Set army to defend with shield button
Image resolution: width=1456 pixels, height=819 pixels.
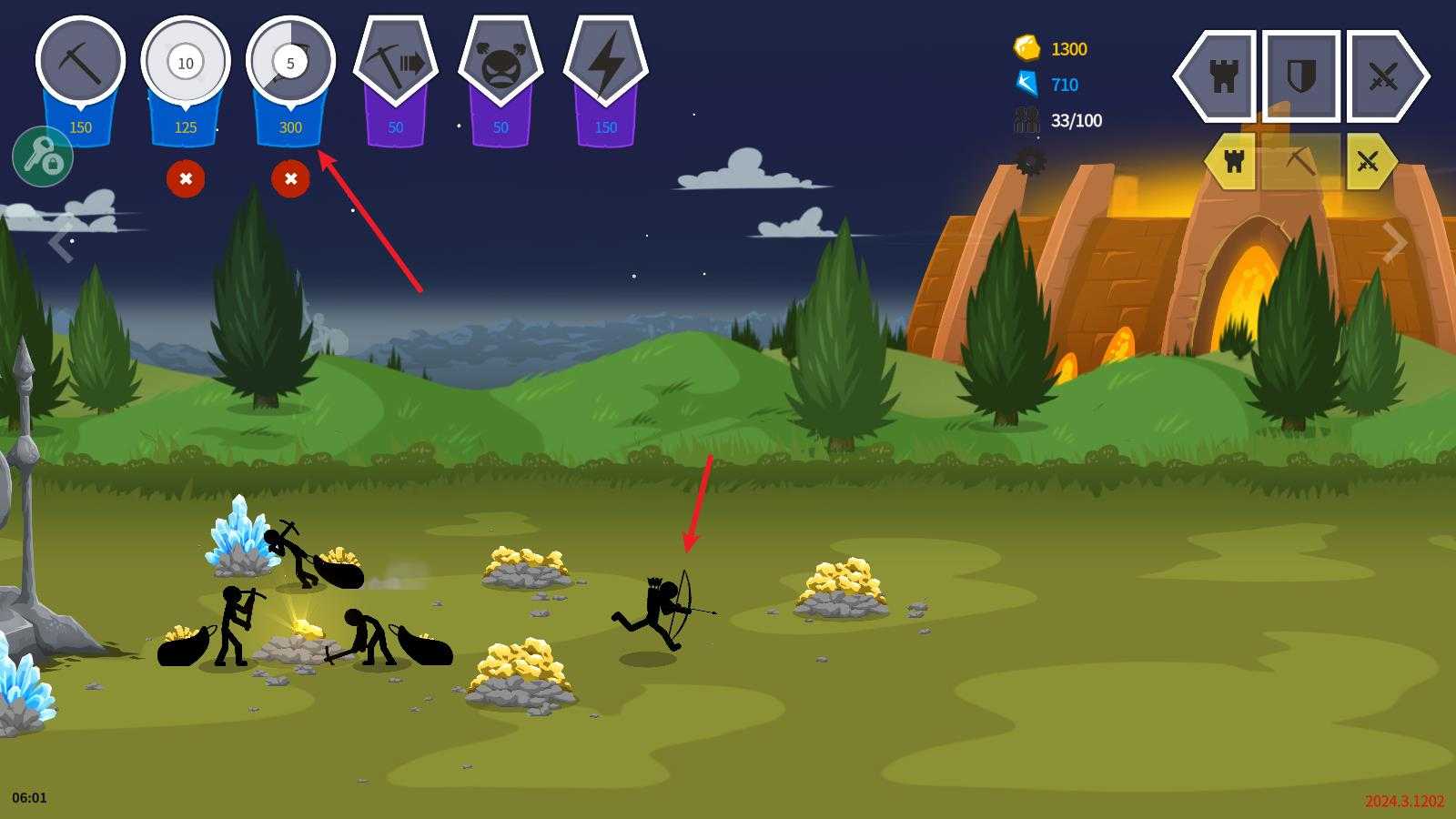1301,76
